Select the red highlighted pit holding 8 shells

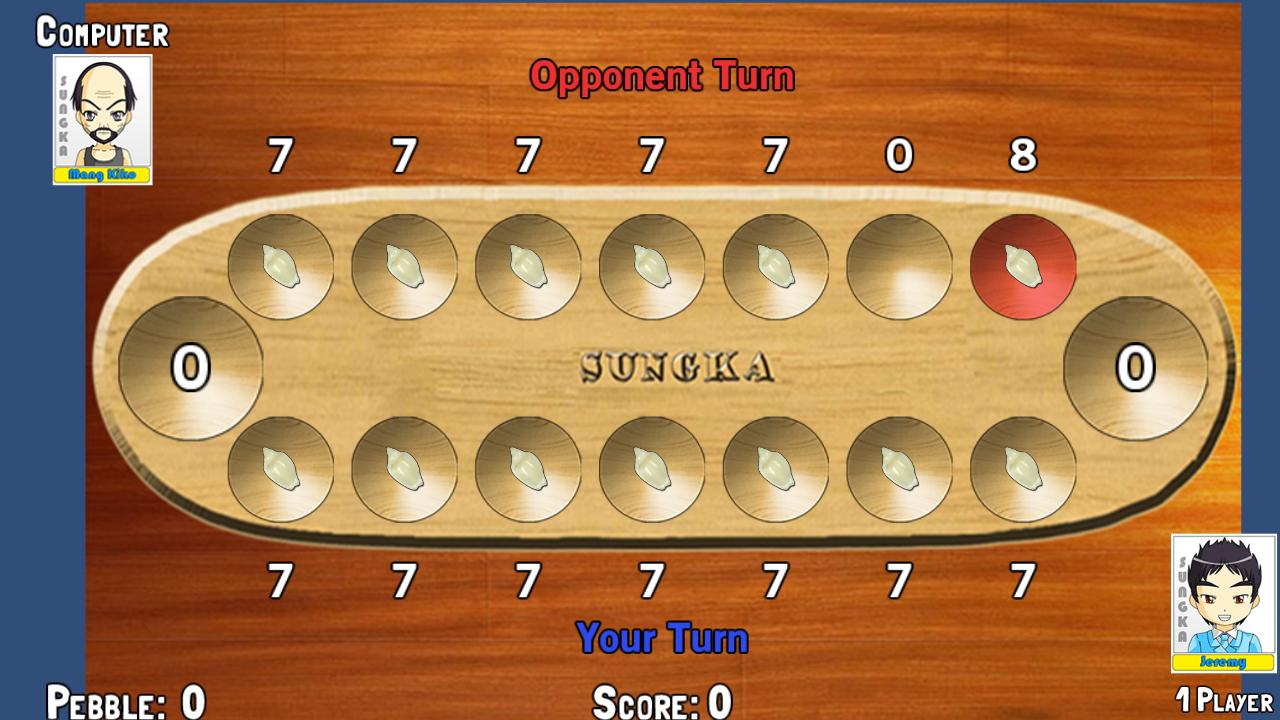(x=1022, y=266)
